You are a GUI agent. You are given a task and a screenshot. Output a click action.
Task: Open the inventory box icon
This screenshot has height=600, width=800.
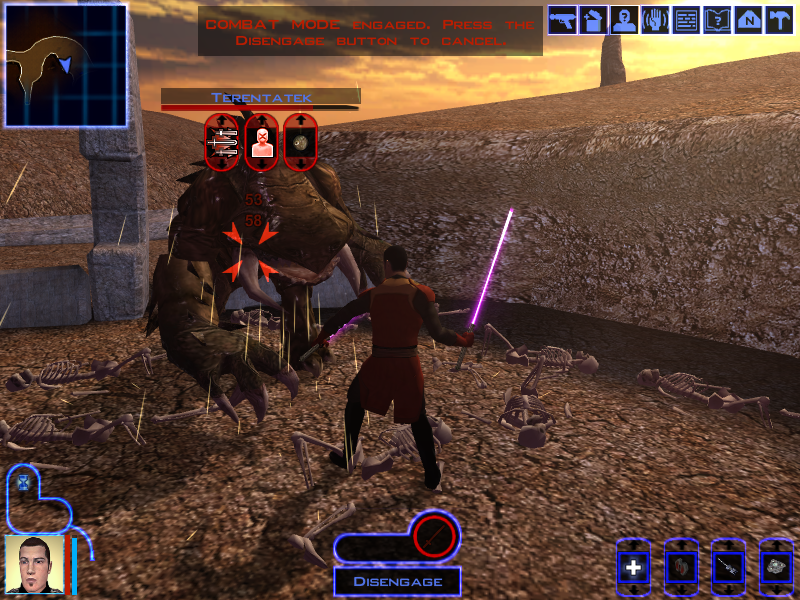coord(593,20)
